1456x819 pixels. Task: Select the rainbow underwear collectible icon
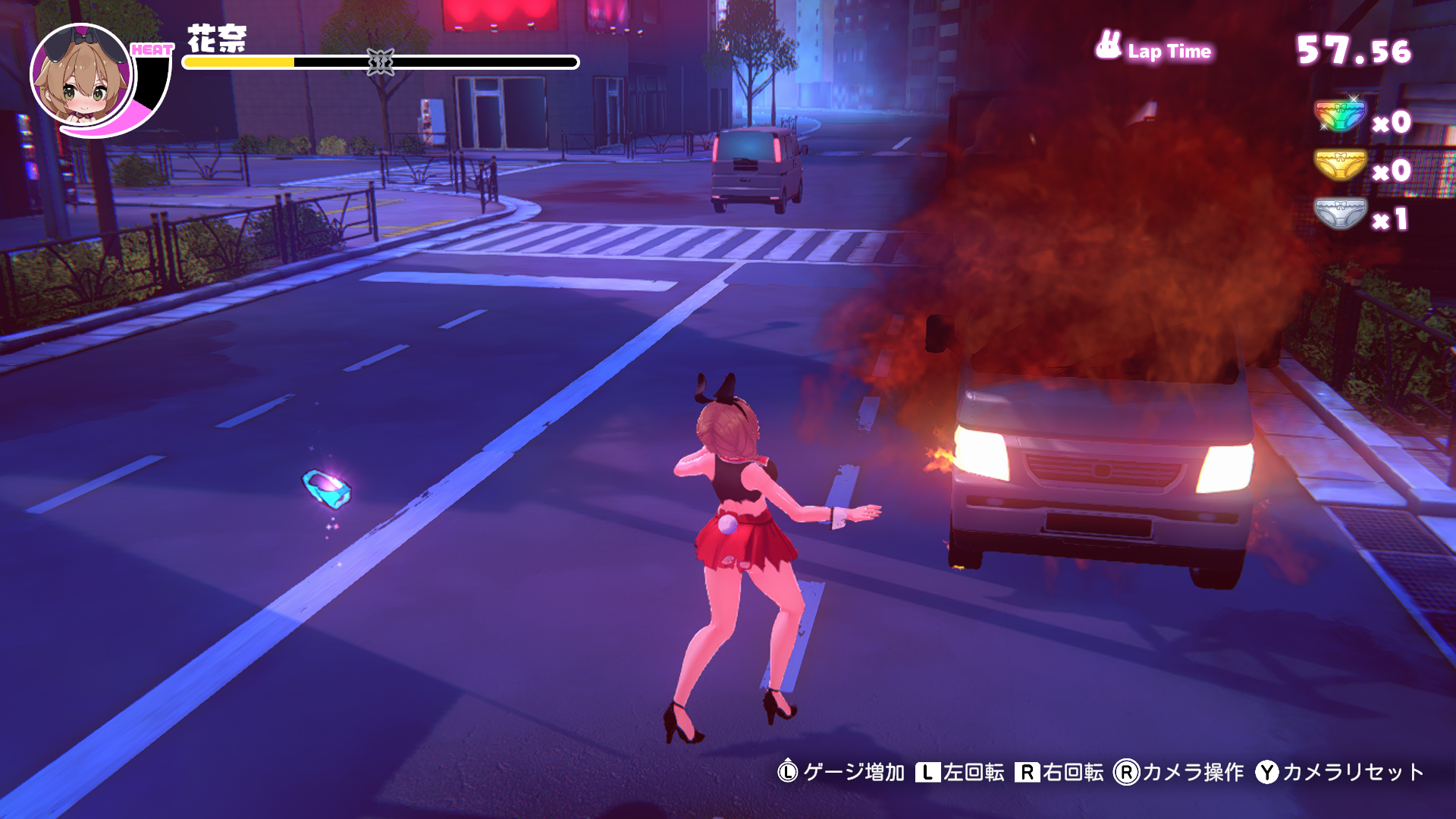[x=1340, y=116]
